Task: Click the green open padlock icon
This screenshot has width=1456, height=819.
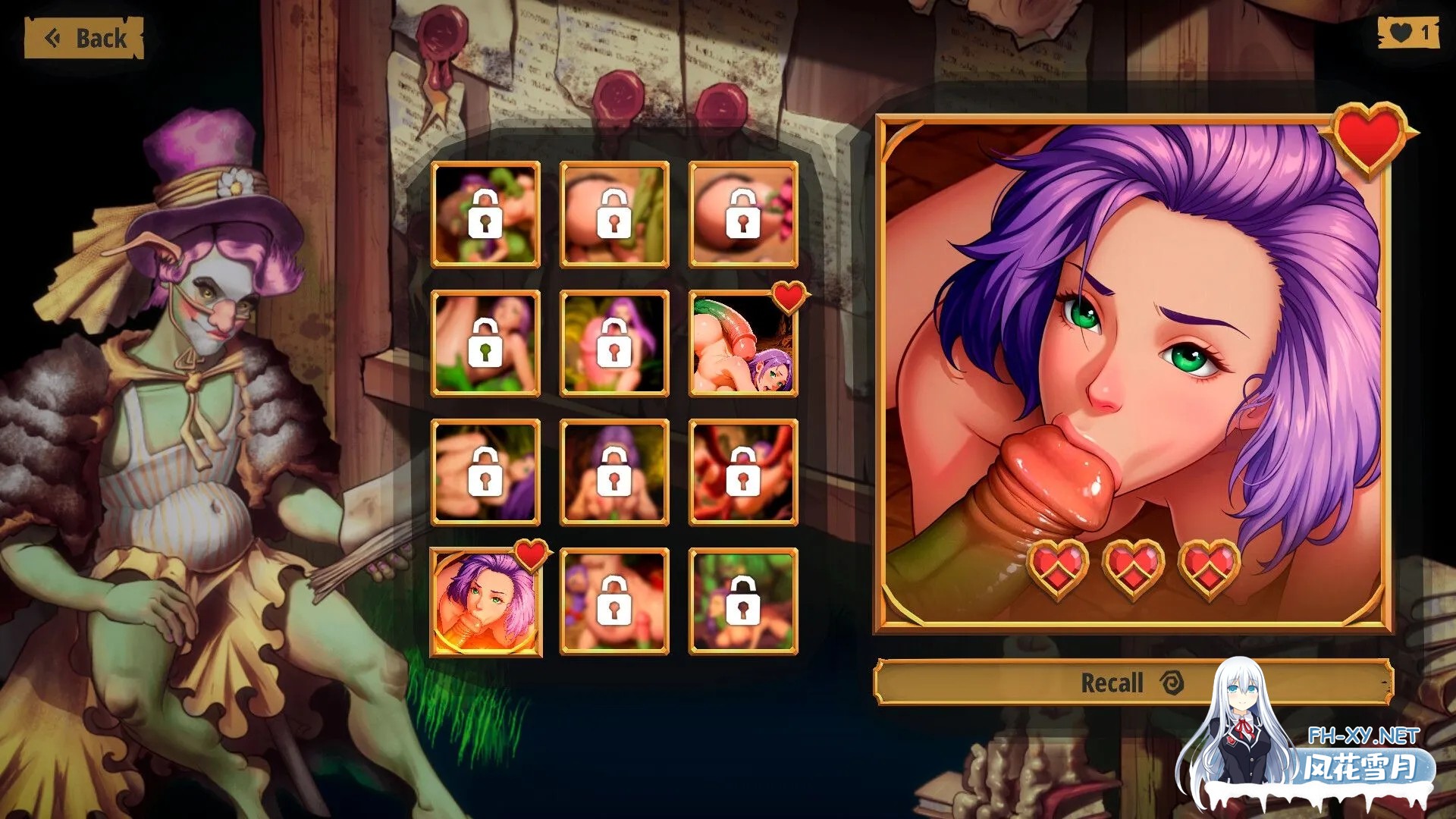Action: tap(484, 344)
